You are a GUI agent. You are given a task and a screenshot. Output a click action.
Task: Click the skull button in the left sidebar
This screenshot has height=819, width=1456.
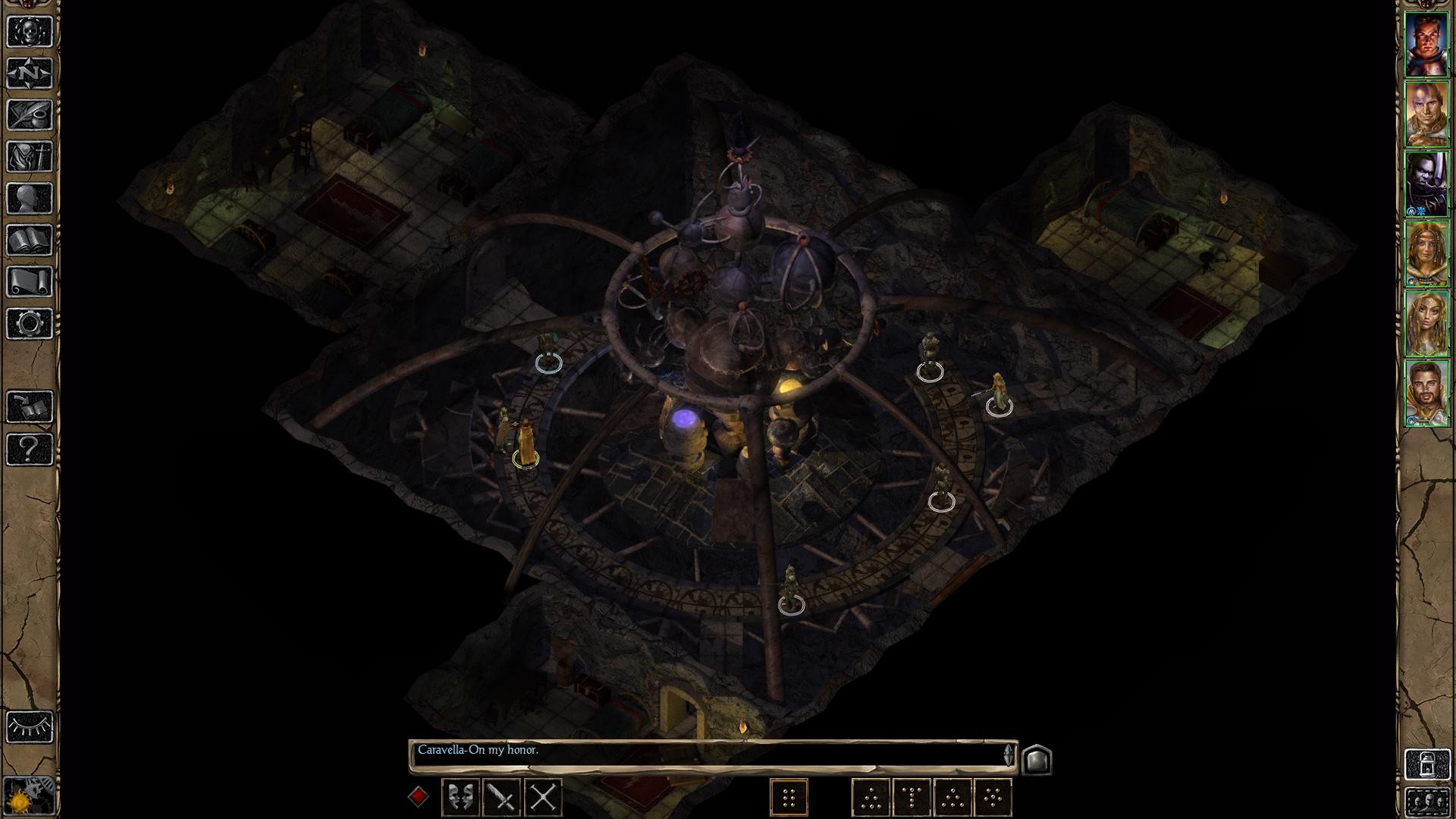pyautogui.click(x=30, y=32)
